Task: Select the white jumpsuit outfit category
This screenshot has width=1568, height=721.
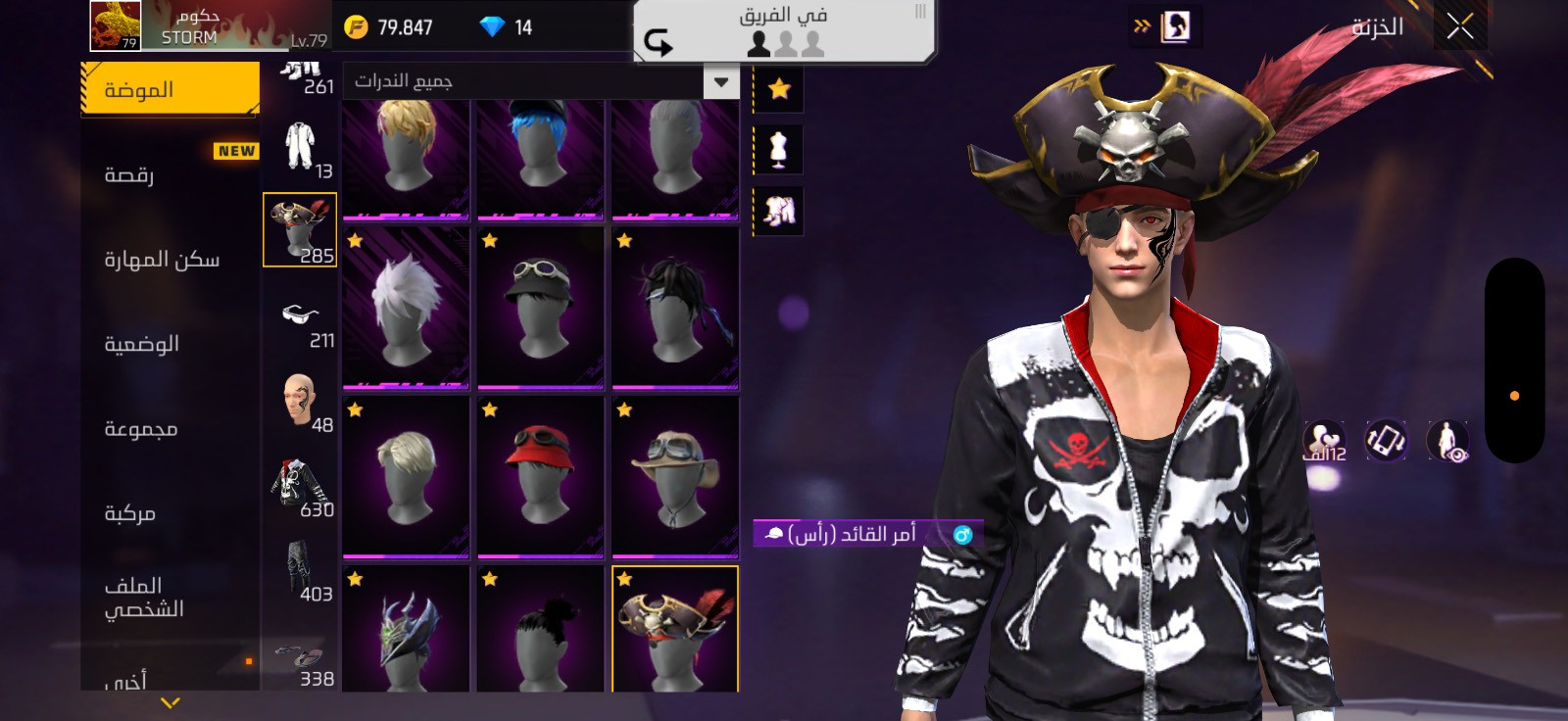Action: pos(301,147)
